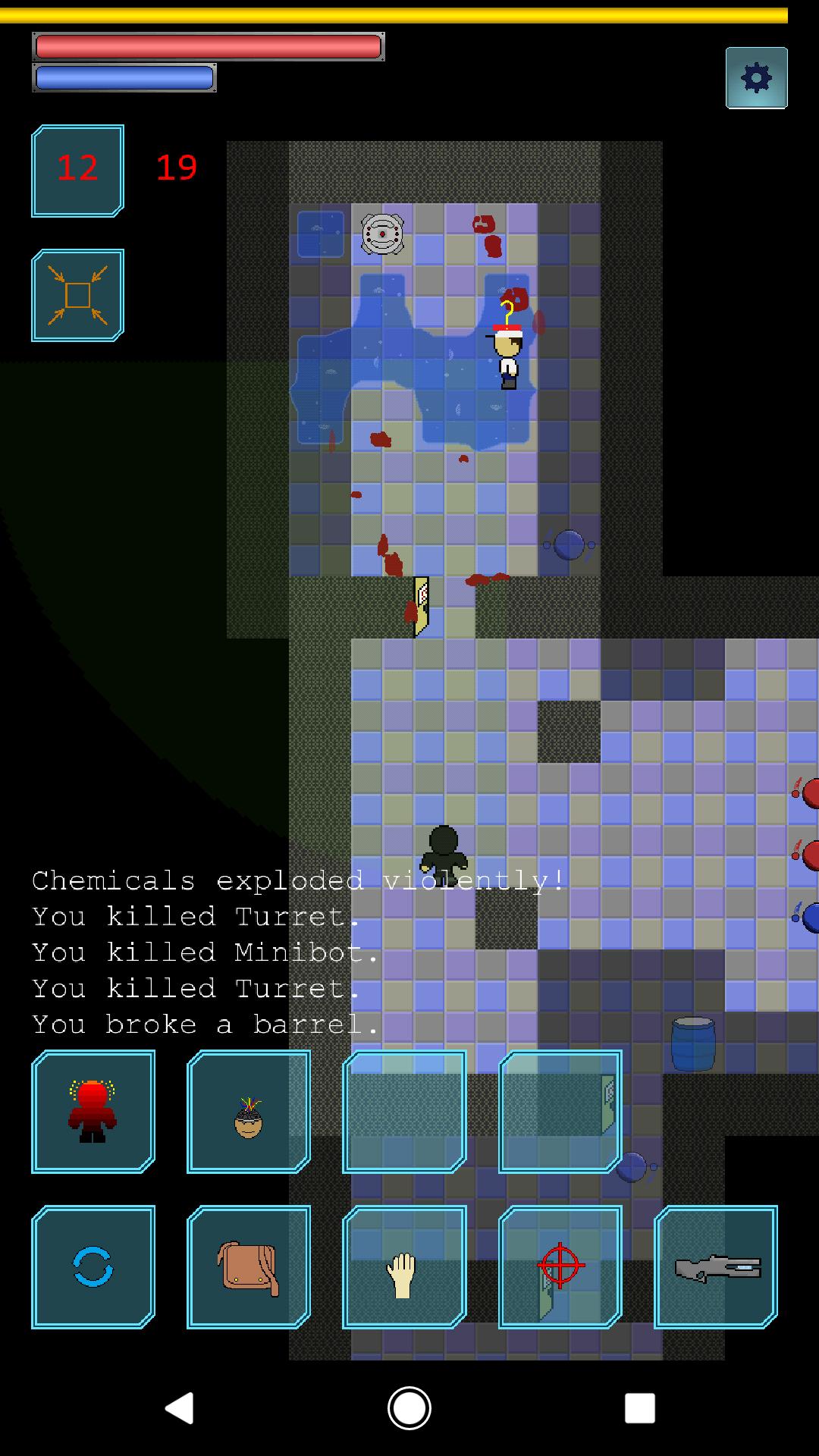Screen dimensions: 819x1456
Task: Tap the Android back button
Action: point(180,1408)
